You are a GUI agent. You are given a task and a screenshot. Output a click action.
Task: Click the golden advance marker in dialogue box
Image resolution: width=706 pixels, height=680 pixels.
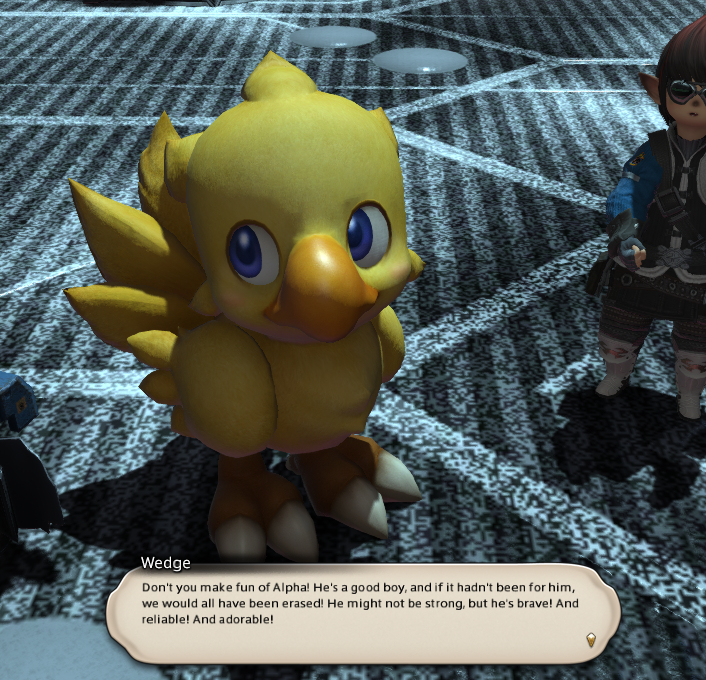click(x=590, y=639)
